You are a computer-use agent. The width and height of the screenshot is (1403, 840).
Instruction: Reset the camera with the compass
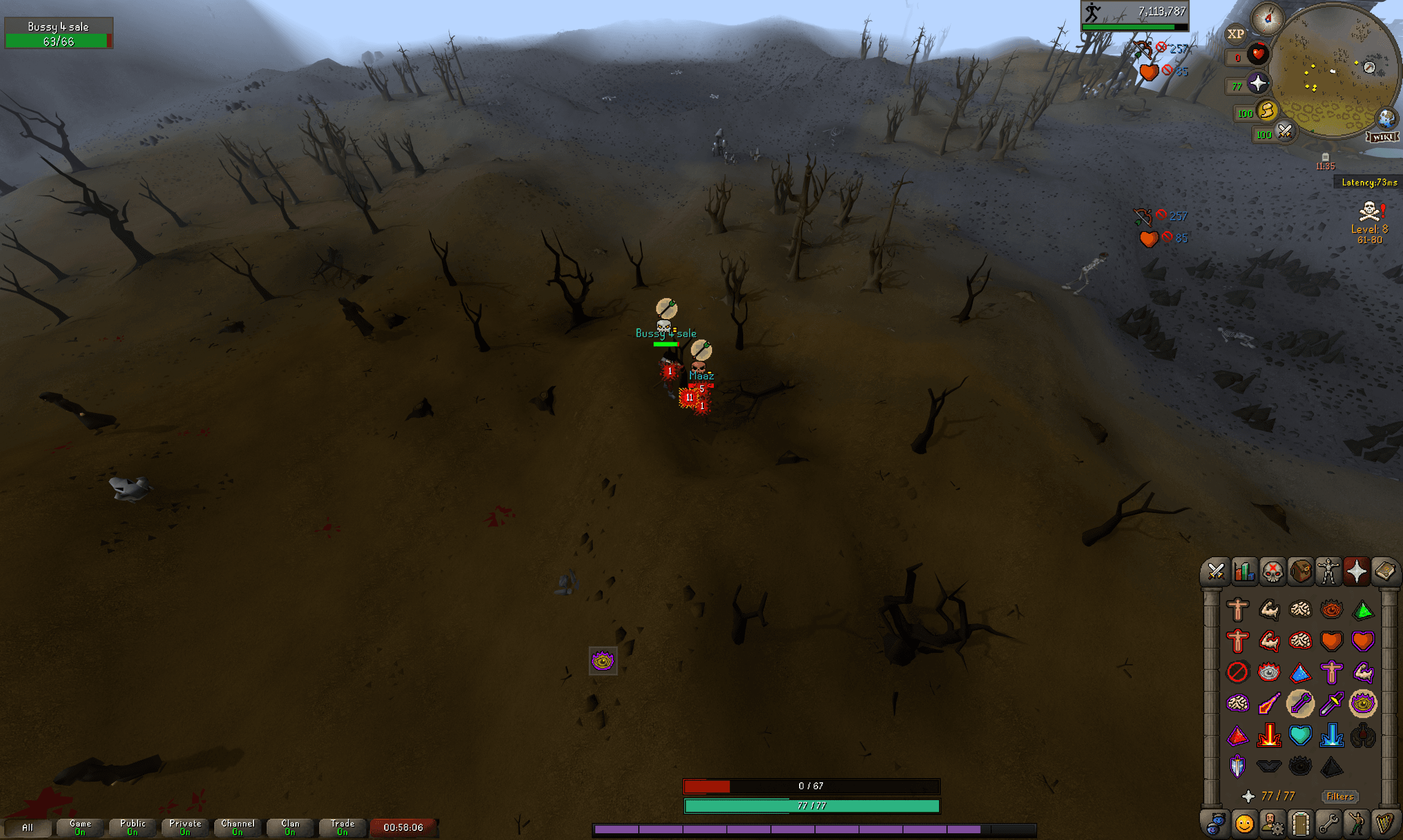click(1267, 19)
